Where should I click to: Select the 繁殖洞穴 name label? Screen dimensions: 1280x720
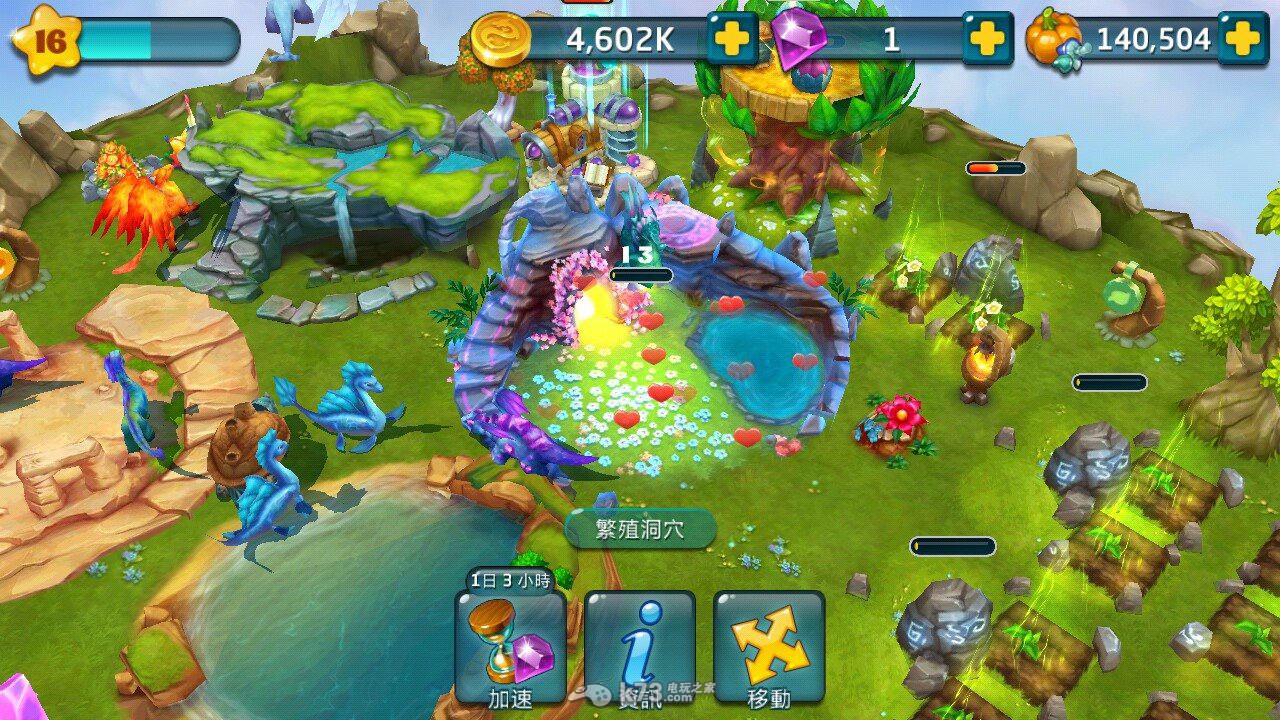point(640,529)
